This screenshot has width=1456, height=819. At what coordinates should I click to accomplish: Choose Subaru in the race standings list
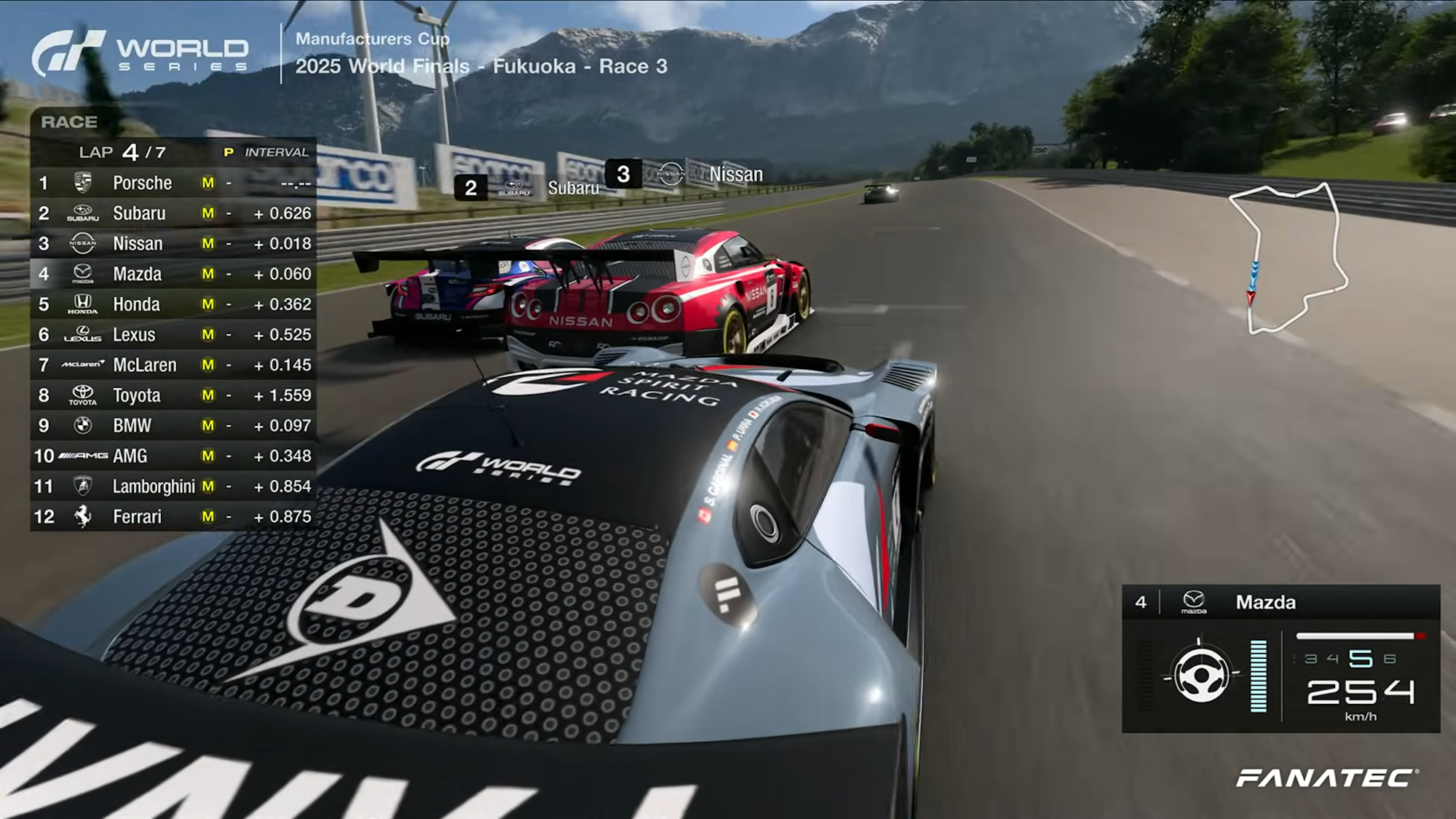coord(173,213)
